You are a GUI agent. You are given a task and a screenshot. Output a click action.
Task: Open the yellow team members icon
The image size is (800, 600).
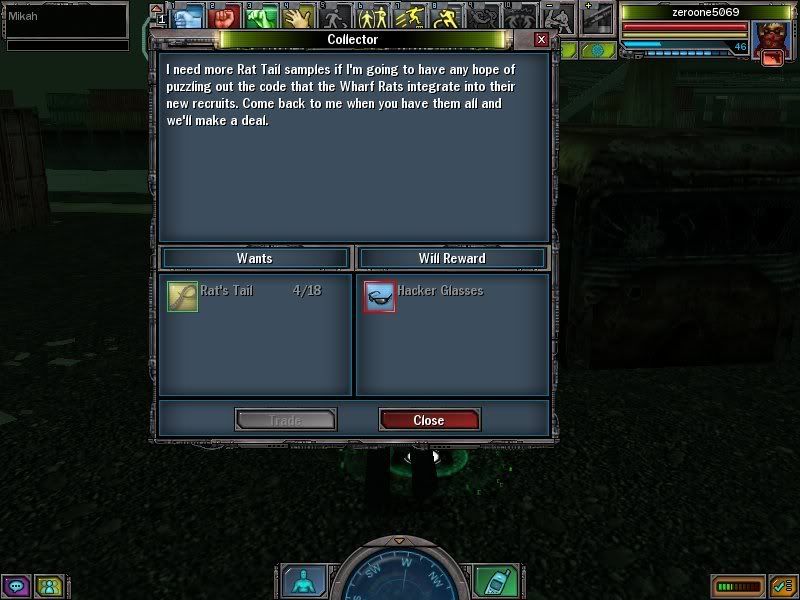tap(48, 585)
